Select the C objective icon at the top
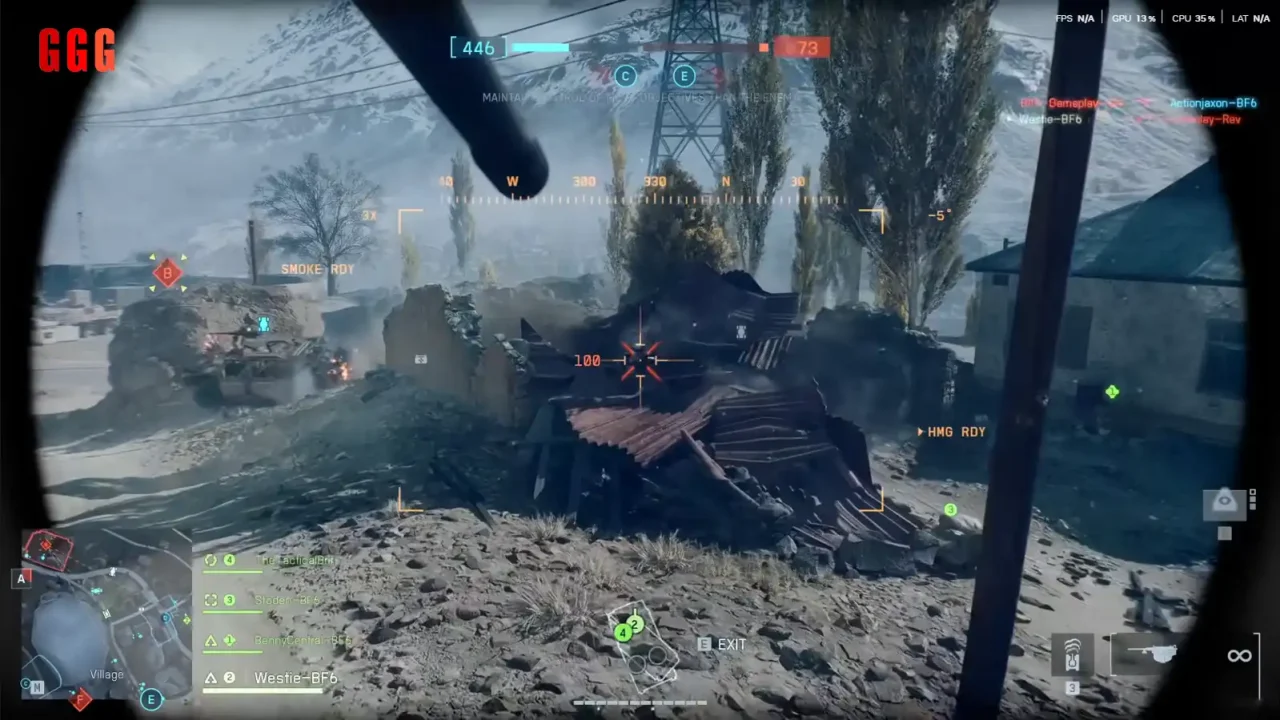Screen dimensions: 1280x720 (x=625, y=77)
